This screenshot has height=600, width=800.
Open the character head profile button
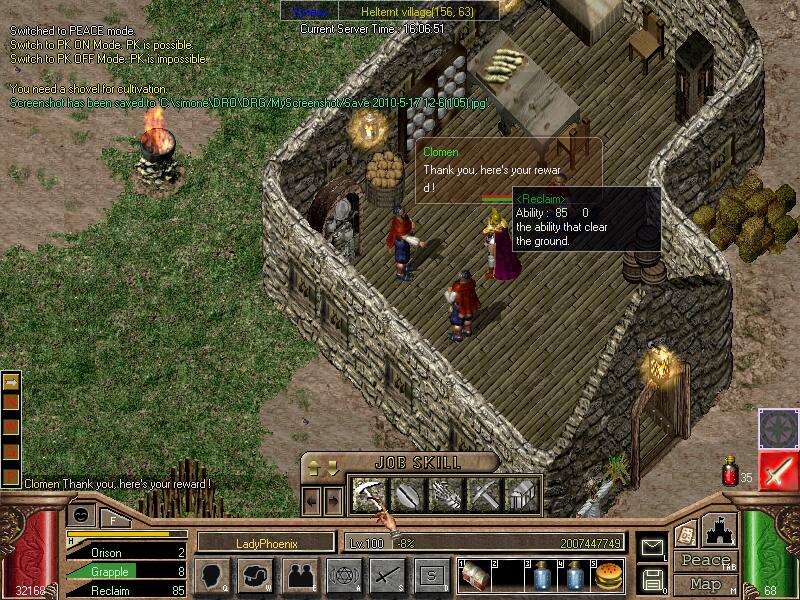click(212, 575)
